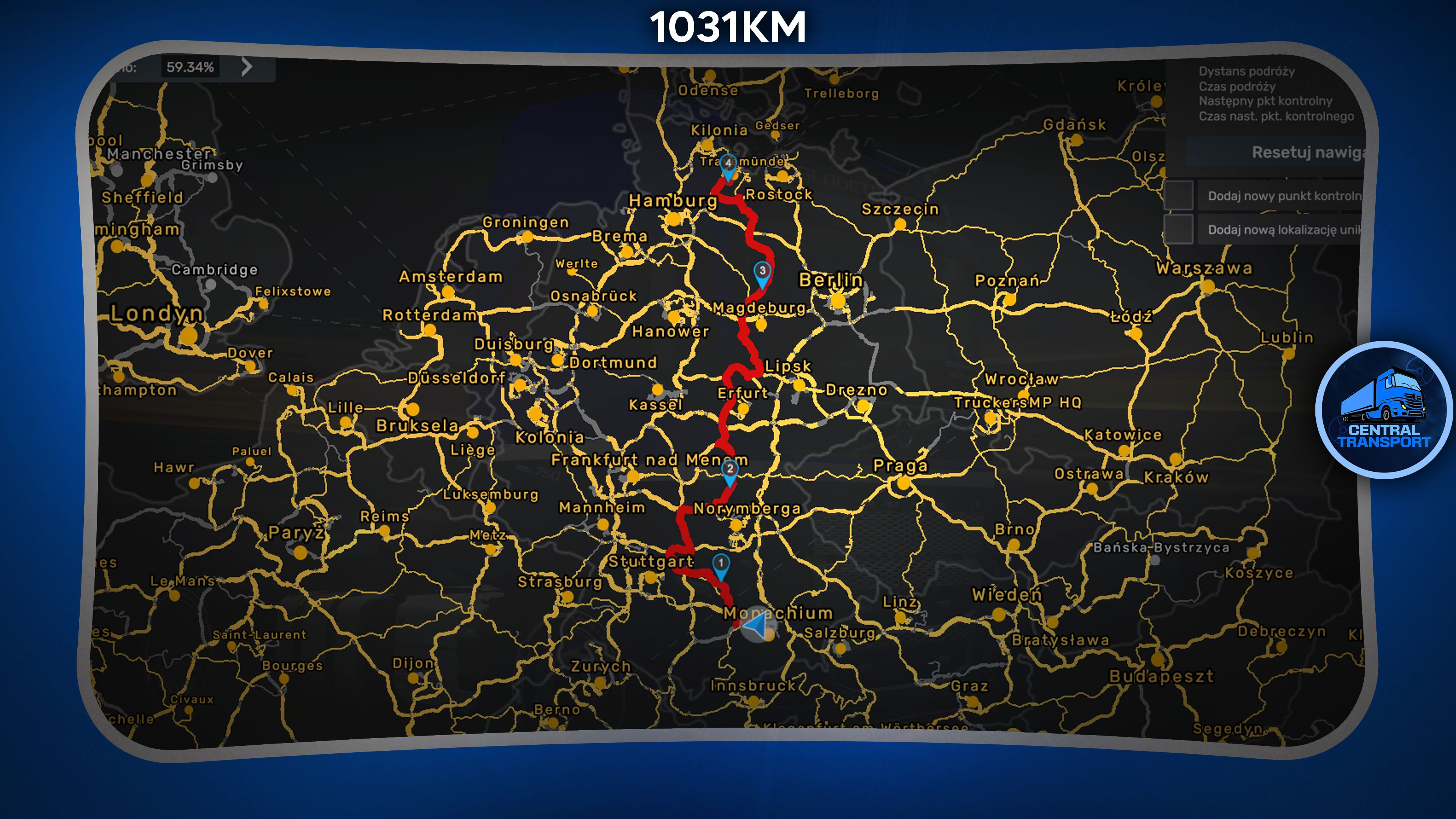Screen dimensions: 1456x819
Task: Click the arrow next to 59.34%
Action: (246, 67)
